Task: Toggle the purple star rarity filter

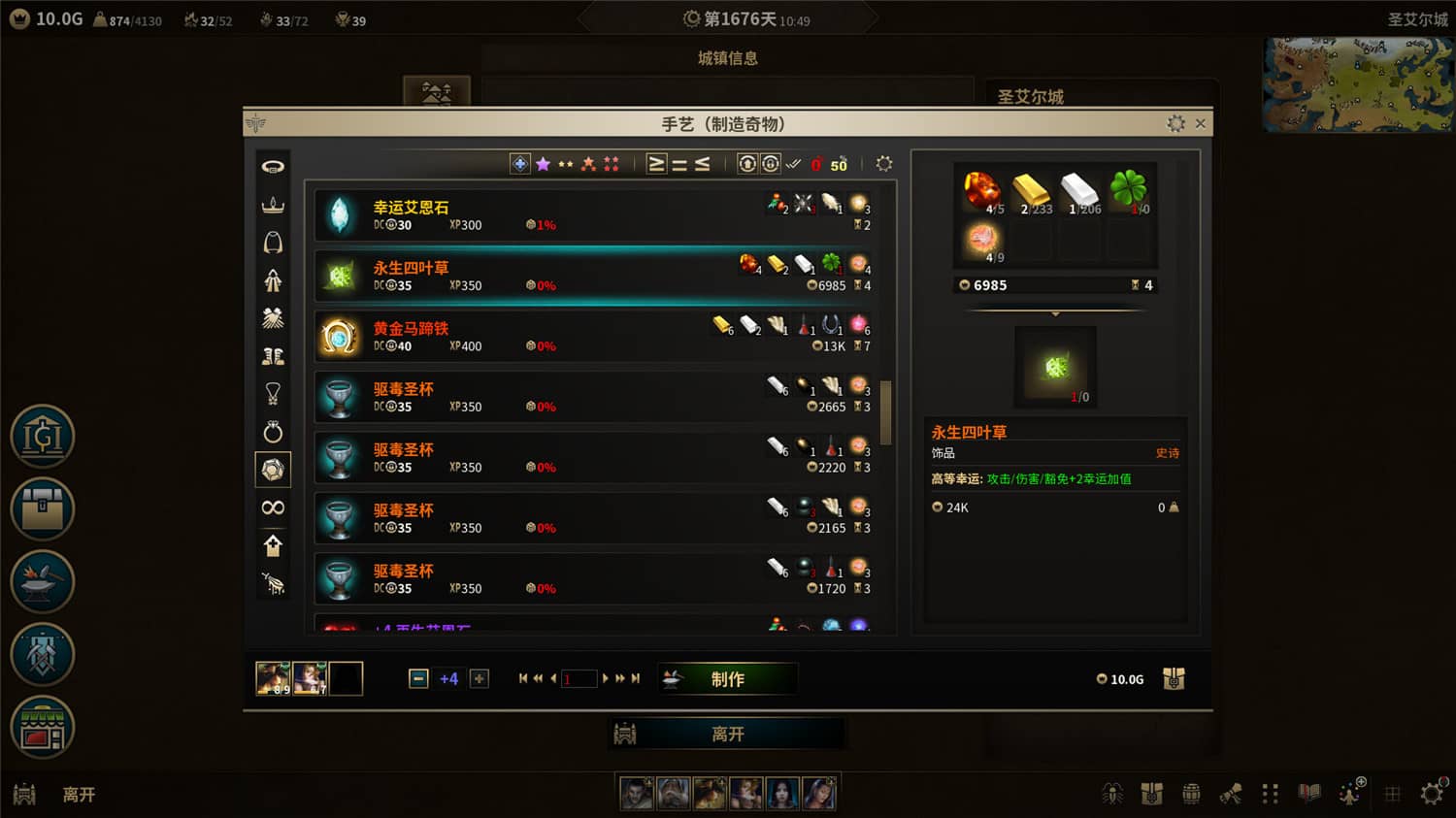Action: [542, 163]
